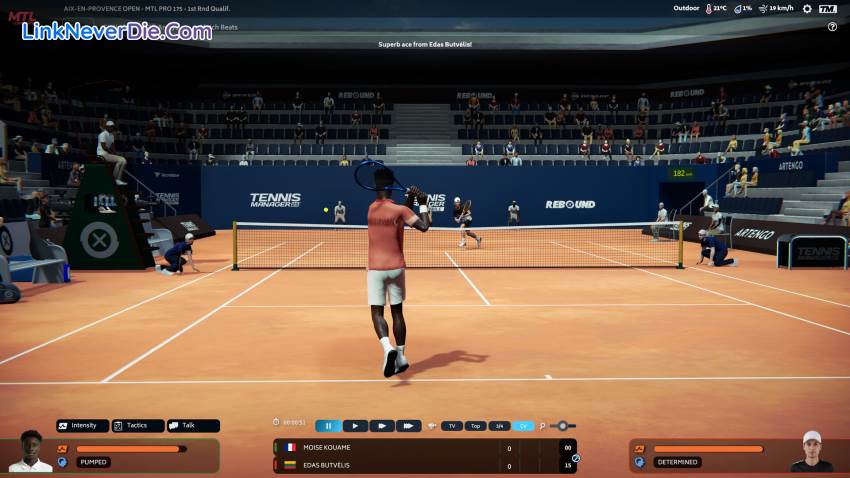Screen dimensions: 850x478
Task: Open the Intensity panel
Action: coord(83,425)
